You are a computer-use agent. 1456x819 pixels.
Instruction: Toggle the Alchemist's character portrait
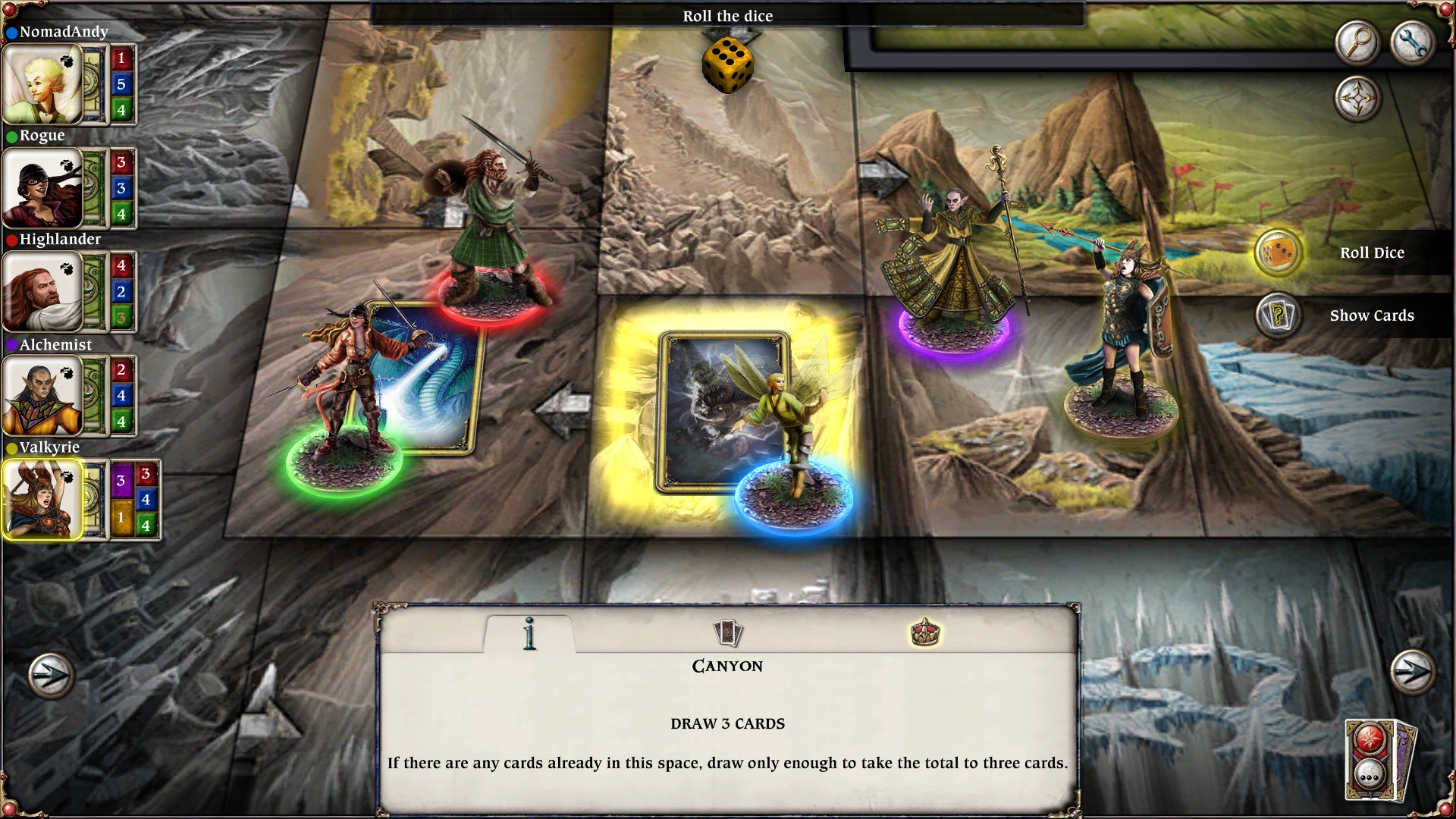[x=43, y=394]
